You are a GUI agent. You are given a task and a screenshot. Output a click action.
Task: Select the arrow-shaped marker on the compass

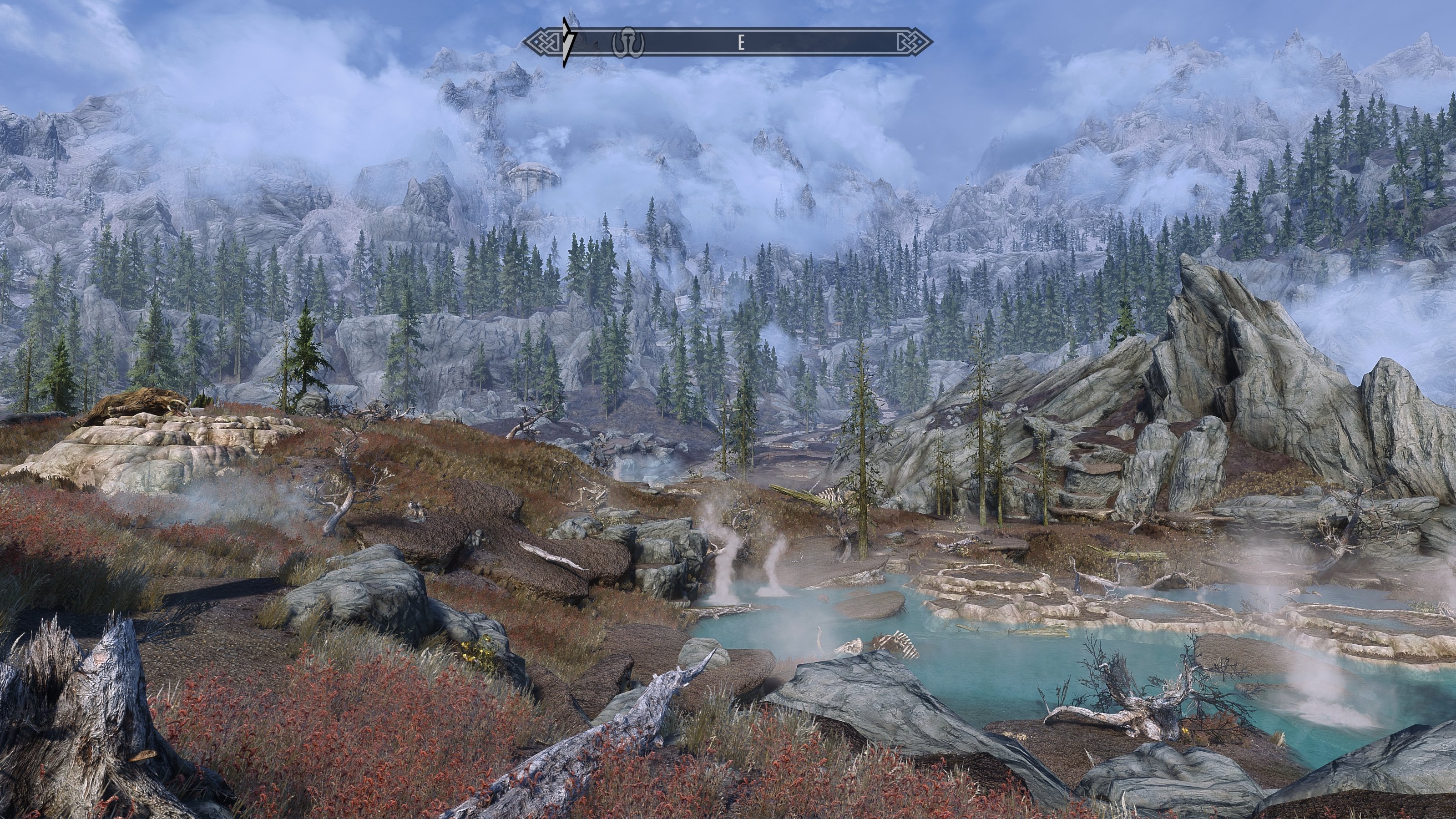(x=567, y=42)
